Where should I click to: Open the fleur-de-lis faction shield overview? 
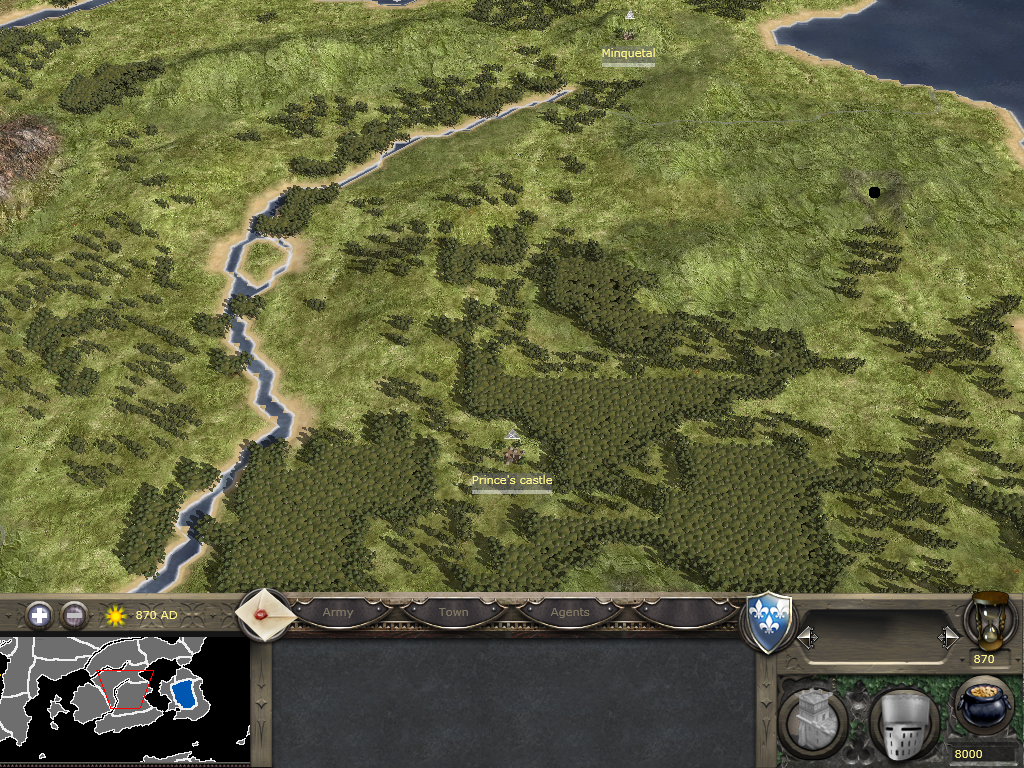click(770, 624)
